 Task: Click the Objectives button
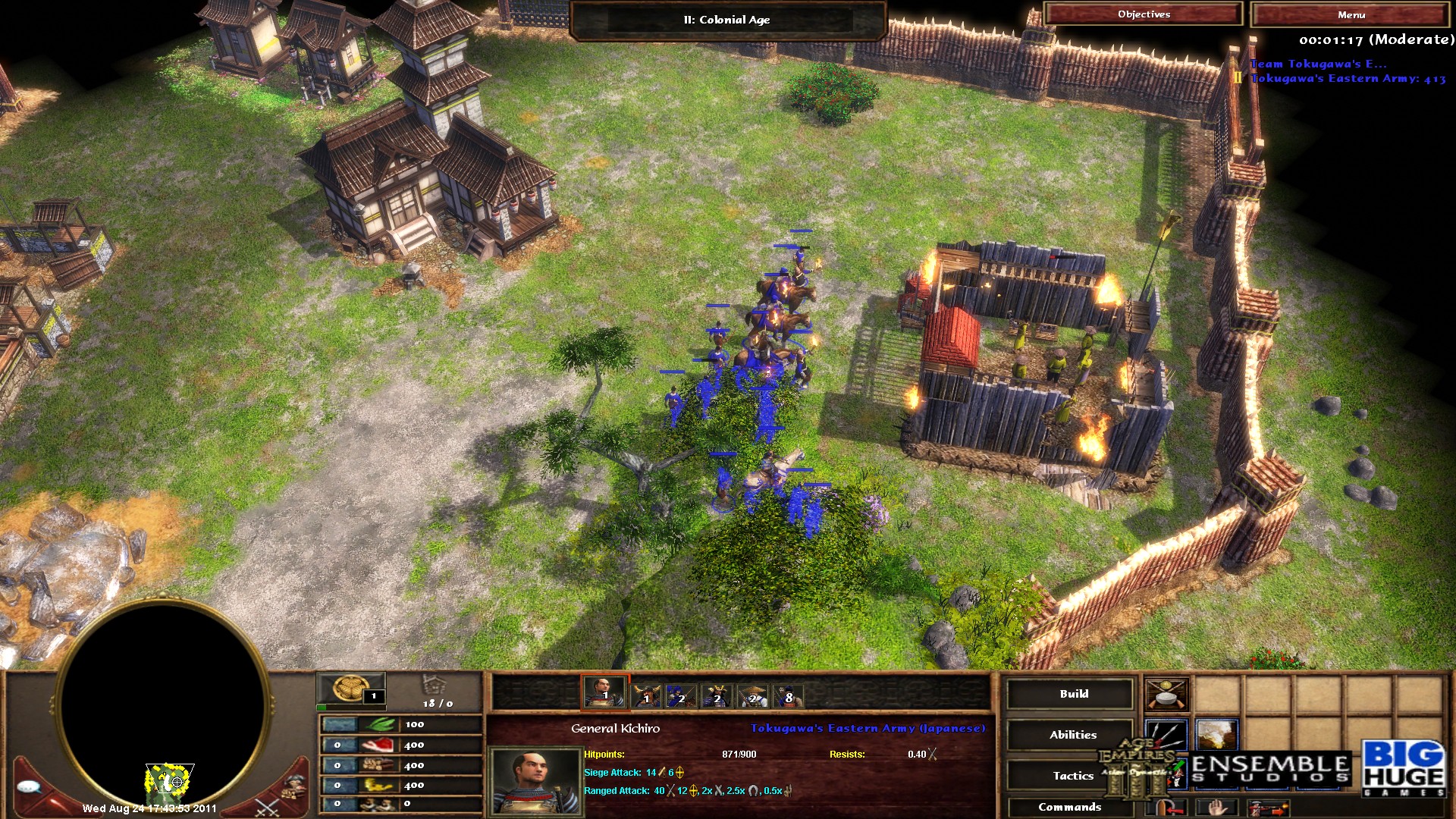1144,14
